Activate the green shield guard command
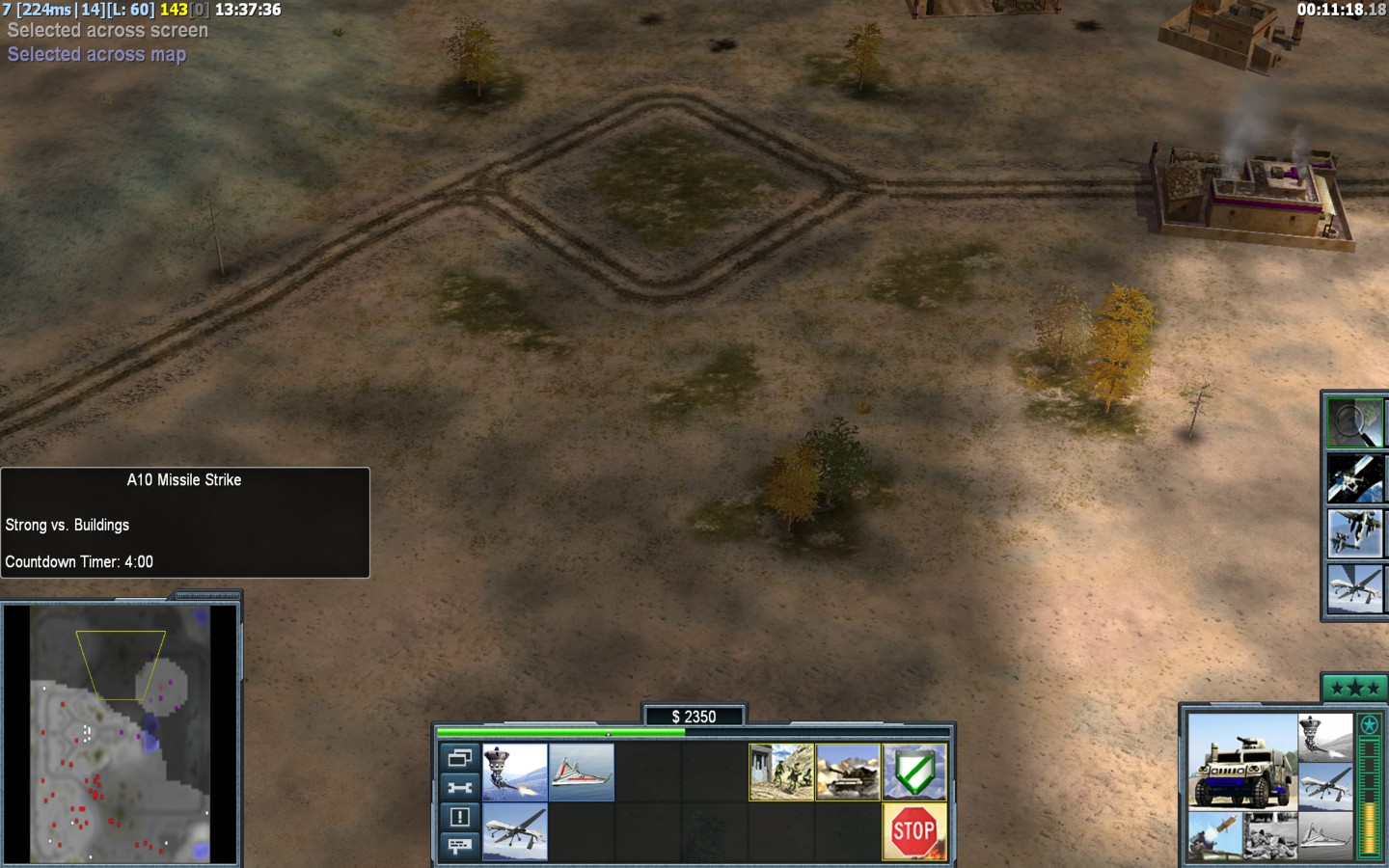This screenshot has width=1389, height=868. (914, 772)
